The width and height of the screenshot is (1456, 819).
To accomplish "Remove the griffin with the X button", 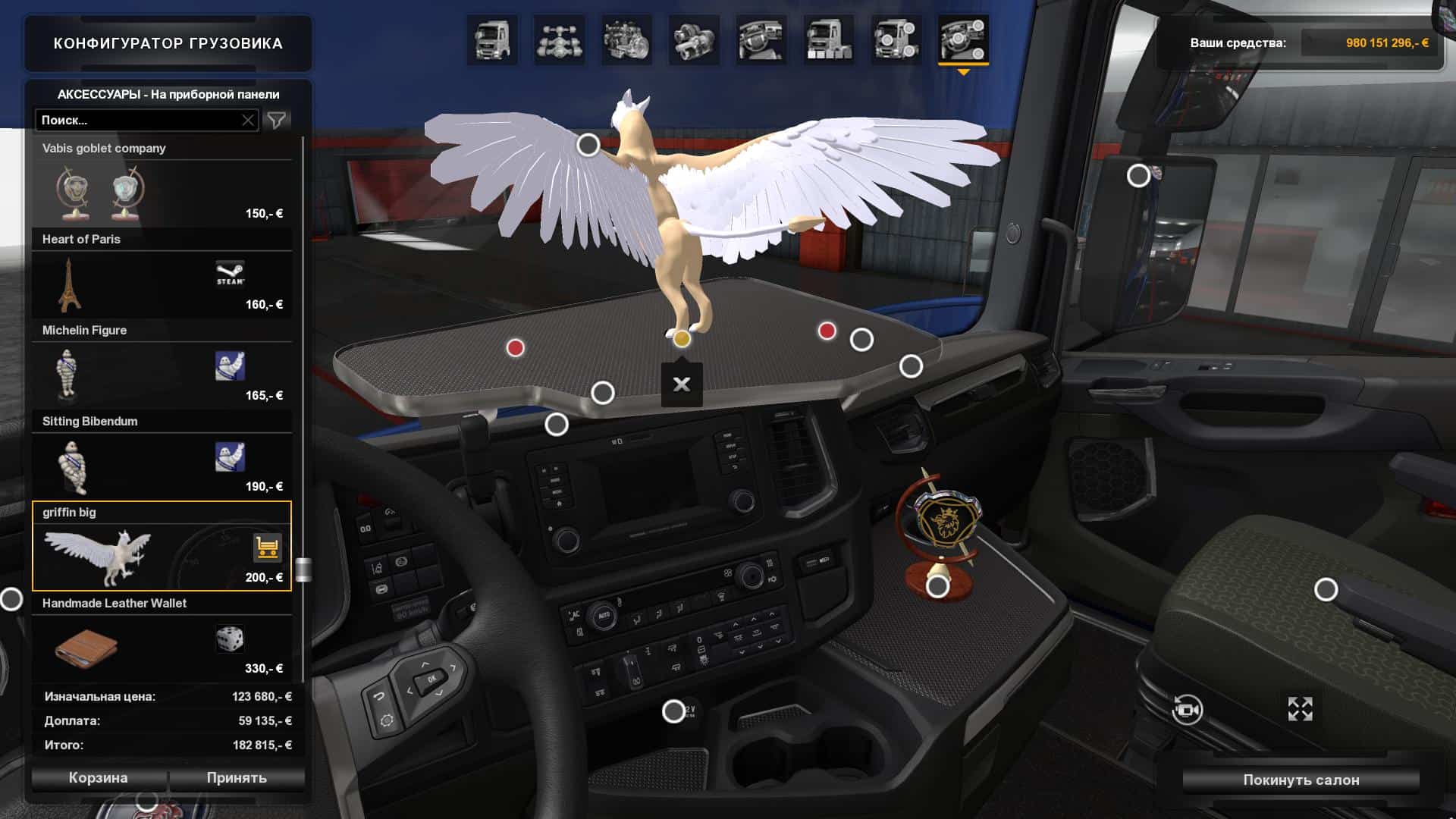I will (682, 384).
